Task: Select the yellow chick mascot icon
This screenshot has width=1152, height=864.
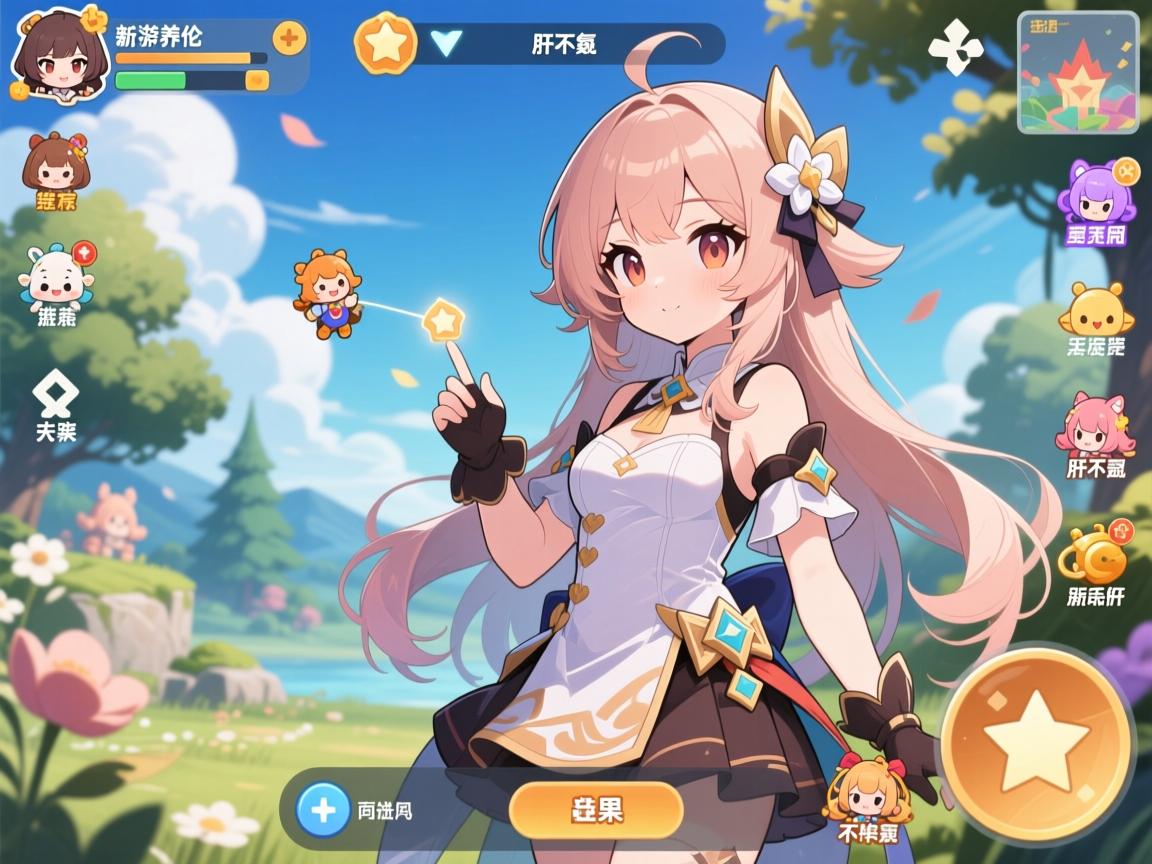Action: 1095,309
